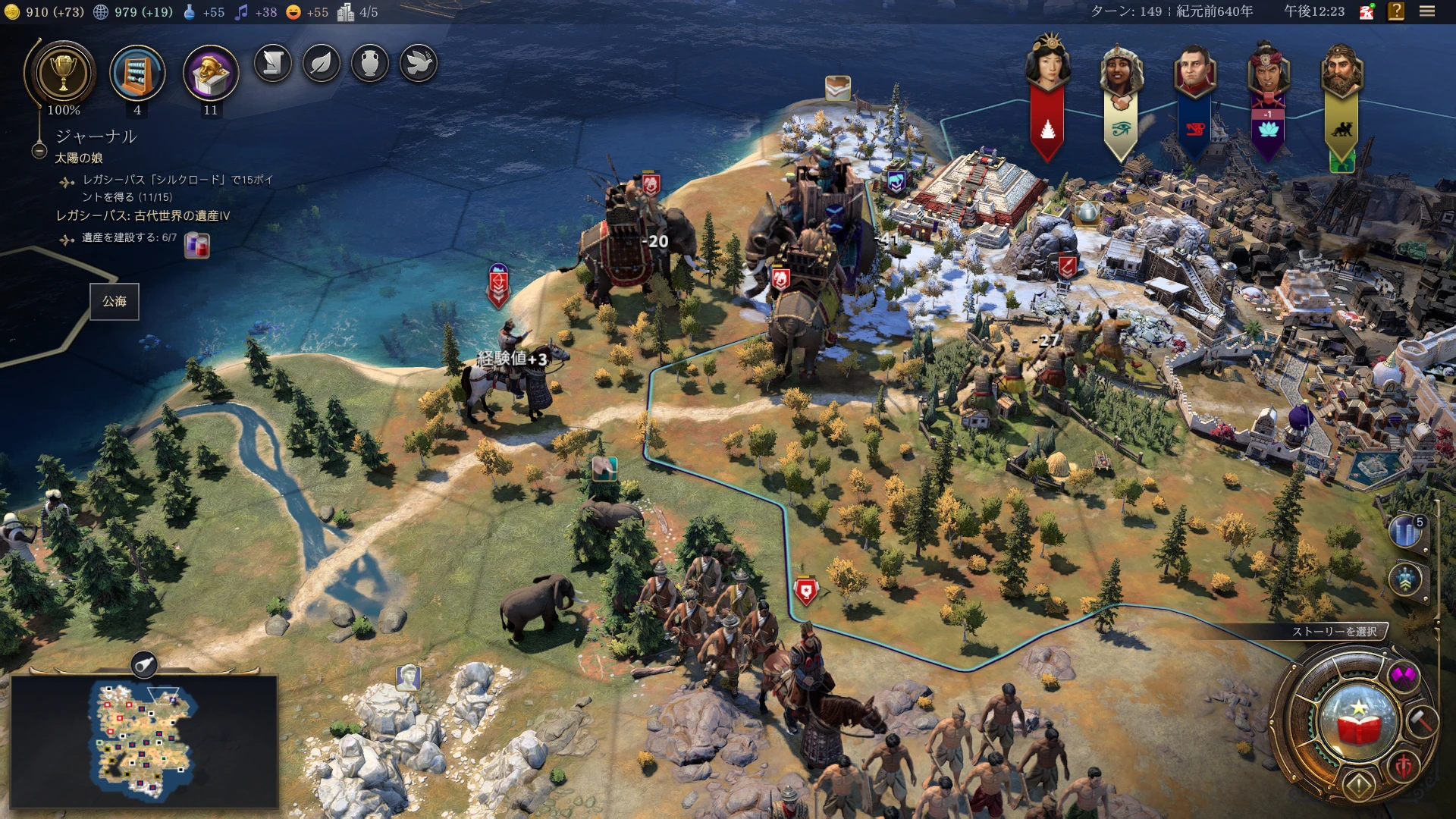Open the city skyline notification with 5
The image size is (1456, 819).
[x=1407, y=532]
